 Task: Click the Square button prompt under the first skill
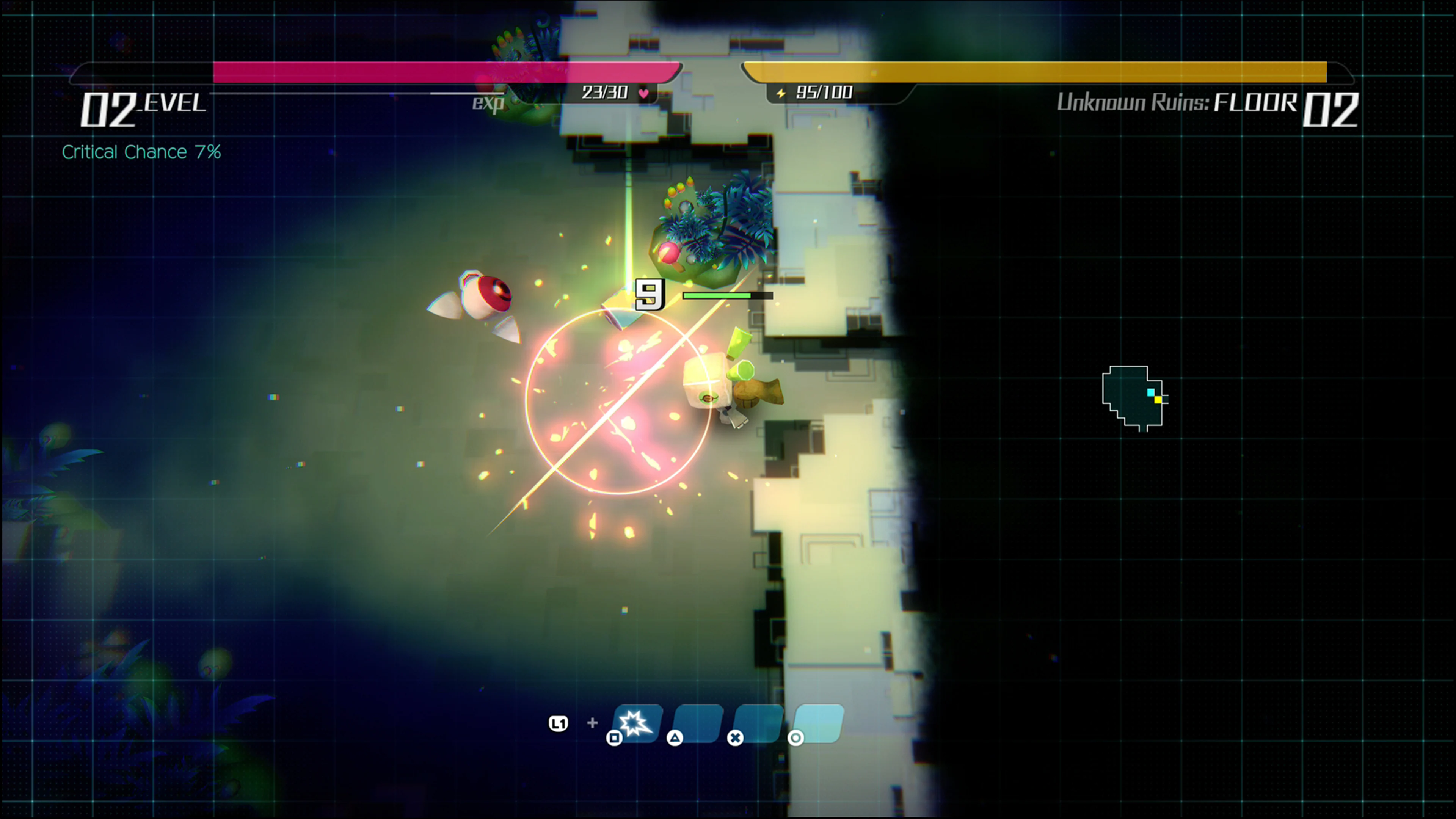[615, 741]
